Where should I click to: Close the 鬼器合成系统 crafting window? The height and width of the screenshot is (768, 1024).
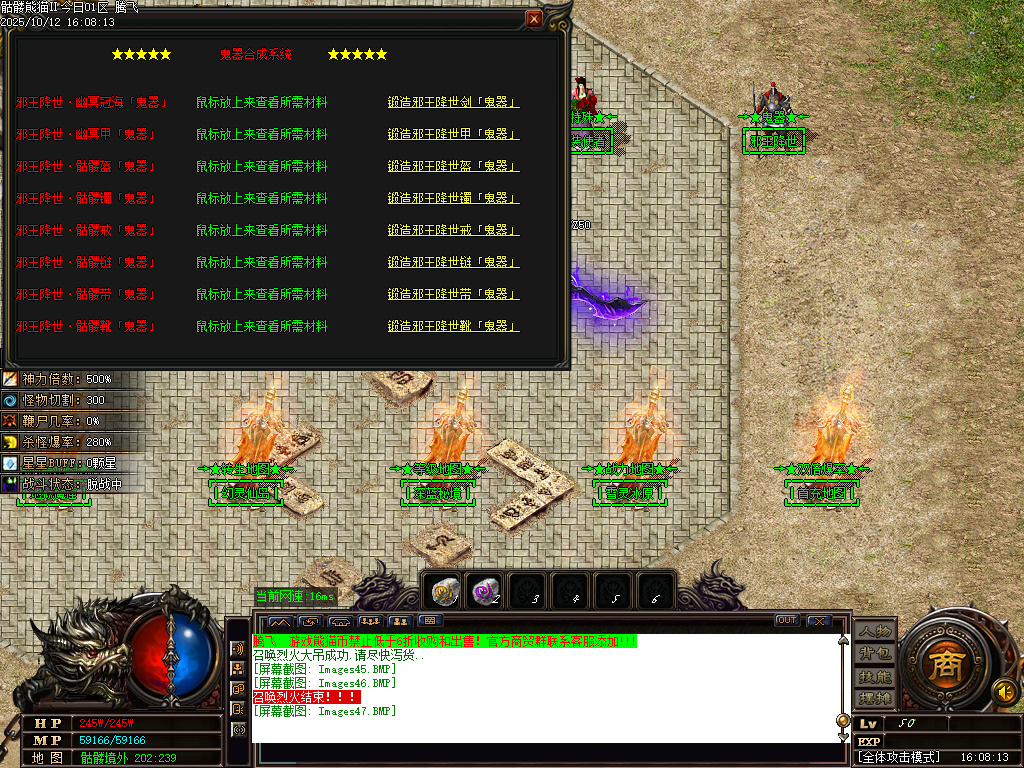[x=535, y=19]
